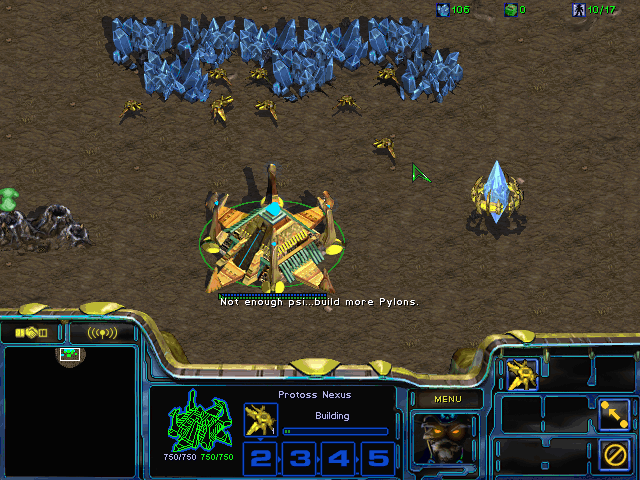Open the message/chat signal button above the minimap
This screenshot has height=480, width=640.
[101, 332]
